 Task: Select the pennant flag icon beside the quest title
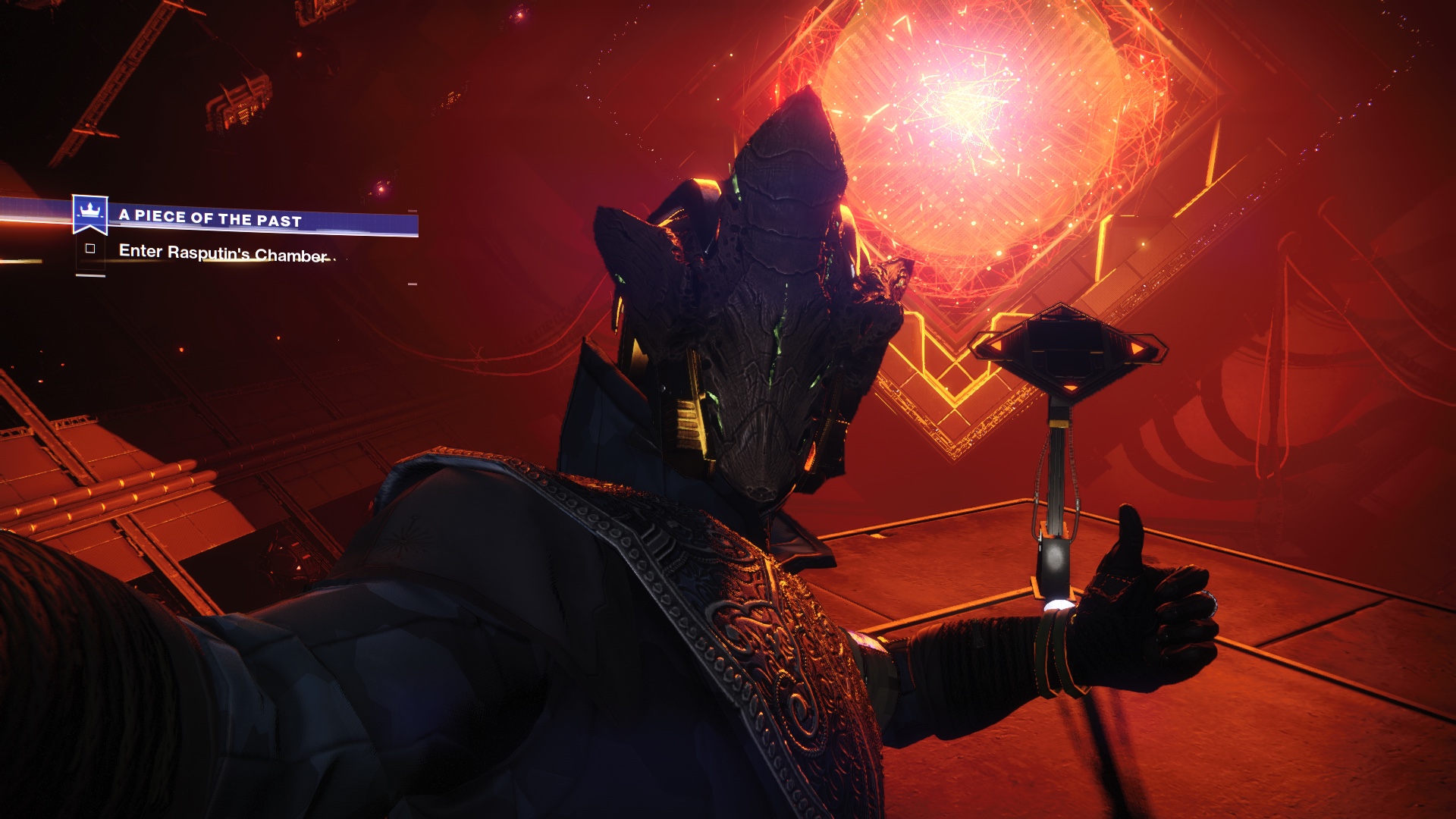(91, 215)
